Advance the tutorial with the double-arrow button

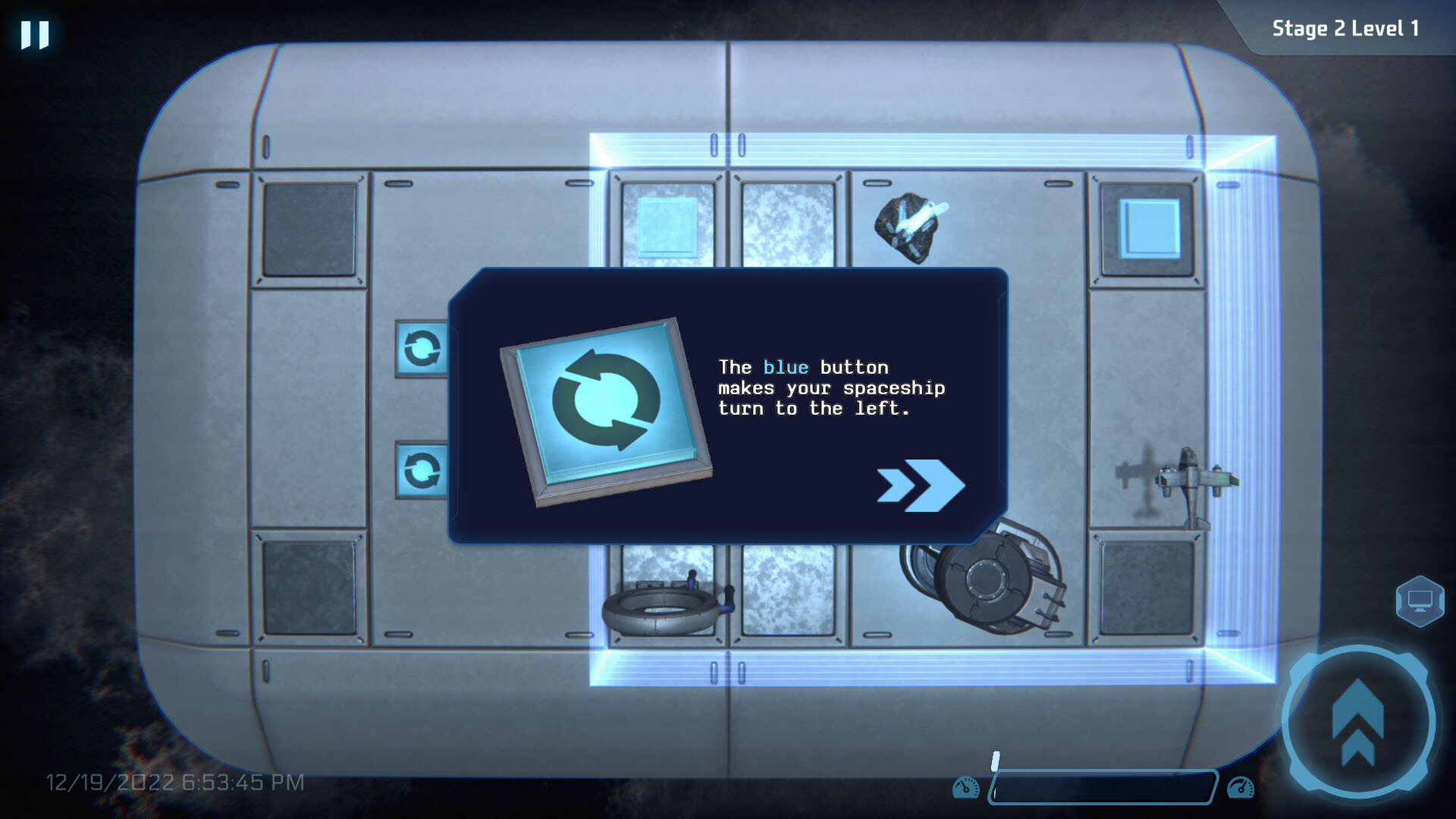click(920, 486)
